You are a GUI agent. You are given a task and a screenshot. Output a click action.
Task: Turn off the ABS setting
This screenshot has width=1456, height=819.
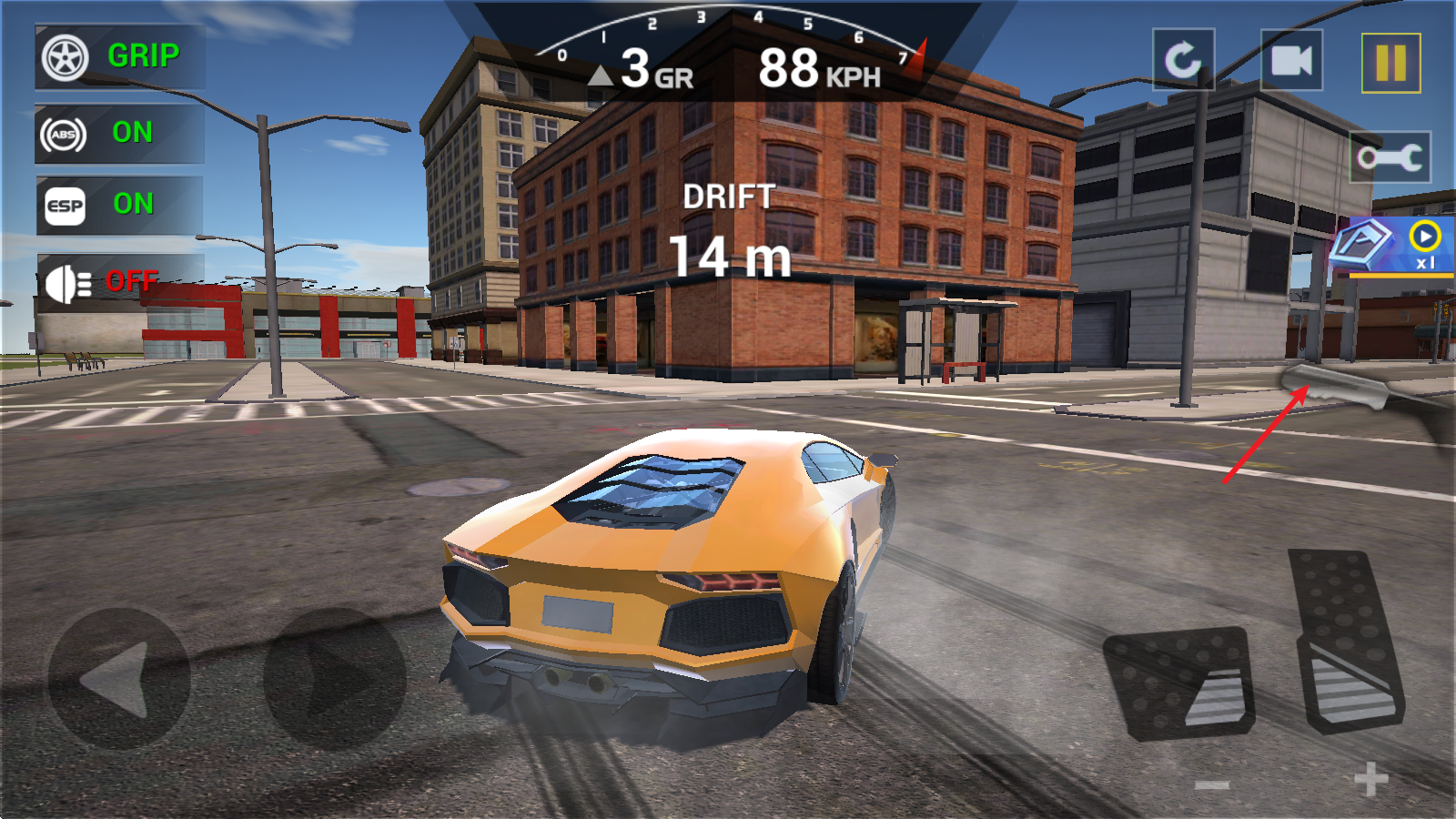tap(119, 134)
